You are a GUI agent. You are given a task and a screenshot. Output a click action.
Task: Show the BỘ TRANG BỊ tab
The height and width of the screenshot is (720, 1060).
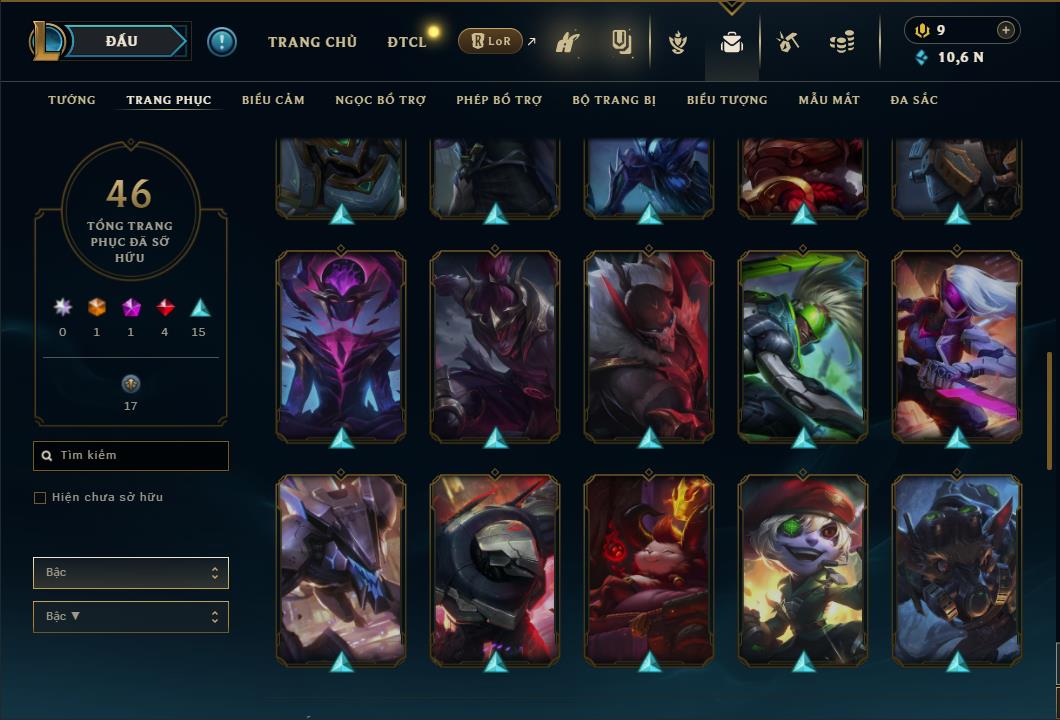click(614, 100)
